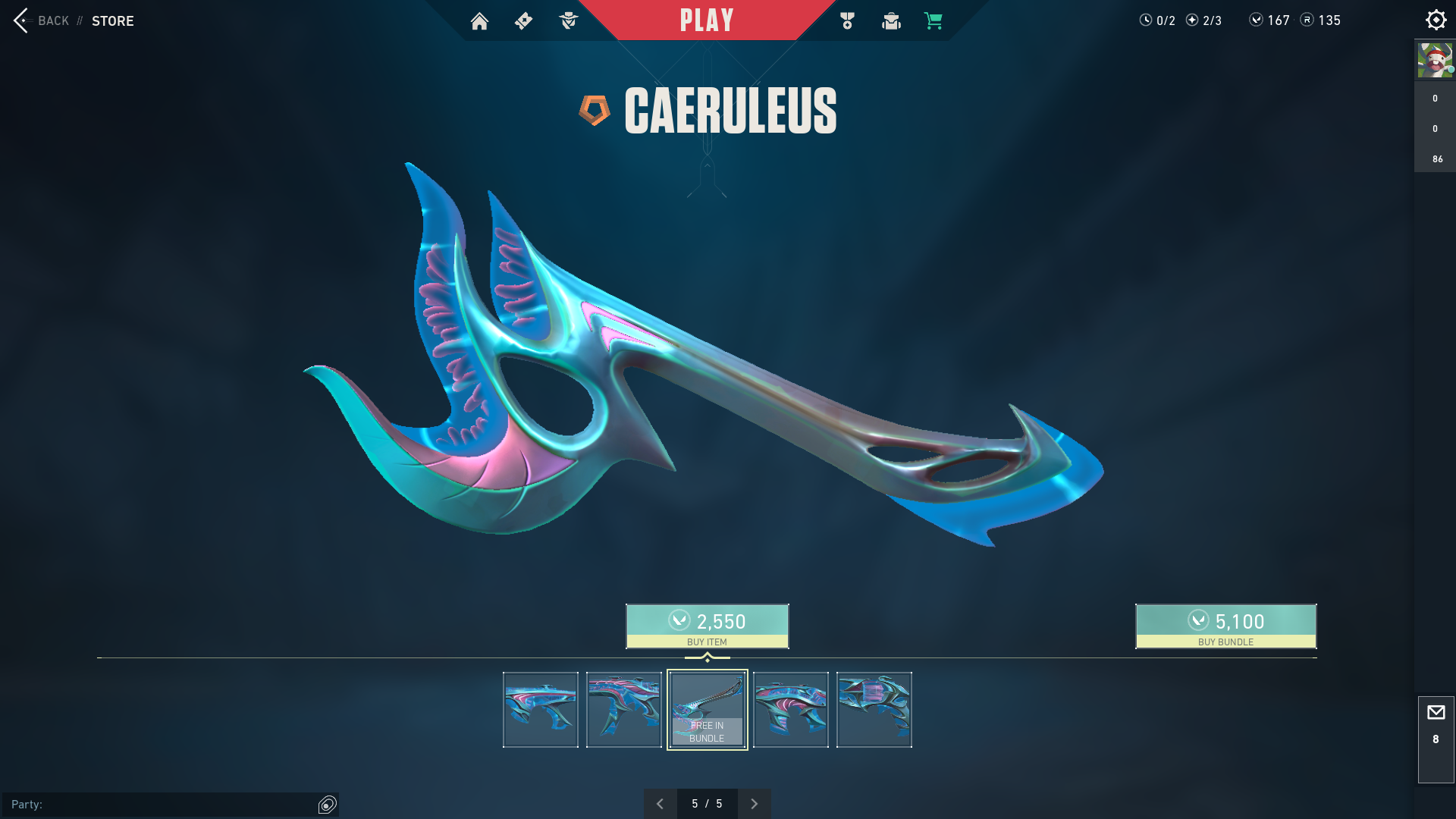Screen dimensions: 1456x819
Task: Go back from the Store screen
Action: [42, 20]
